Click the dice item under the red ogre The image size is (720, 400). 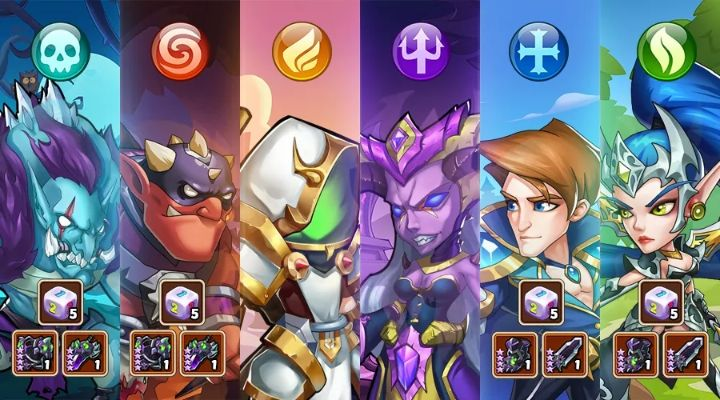[180, 301]
